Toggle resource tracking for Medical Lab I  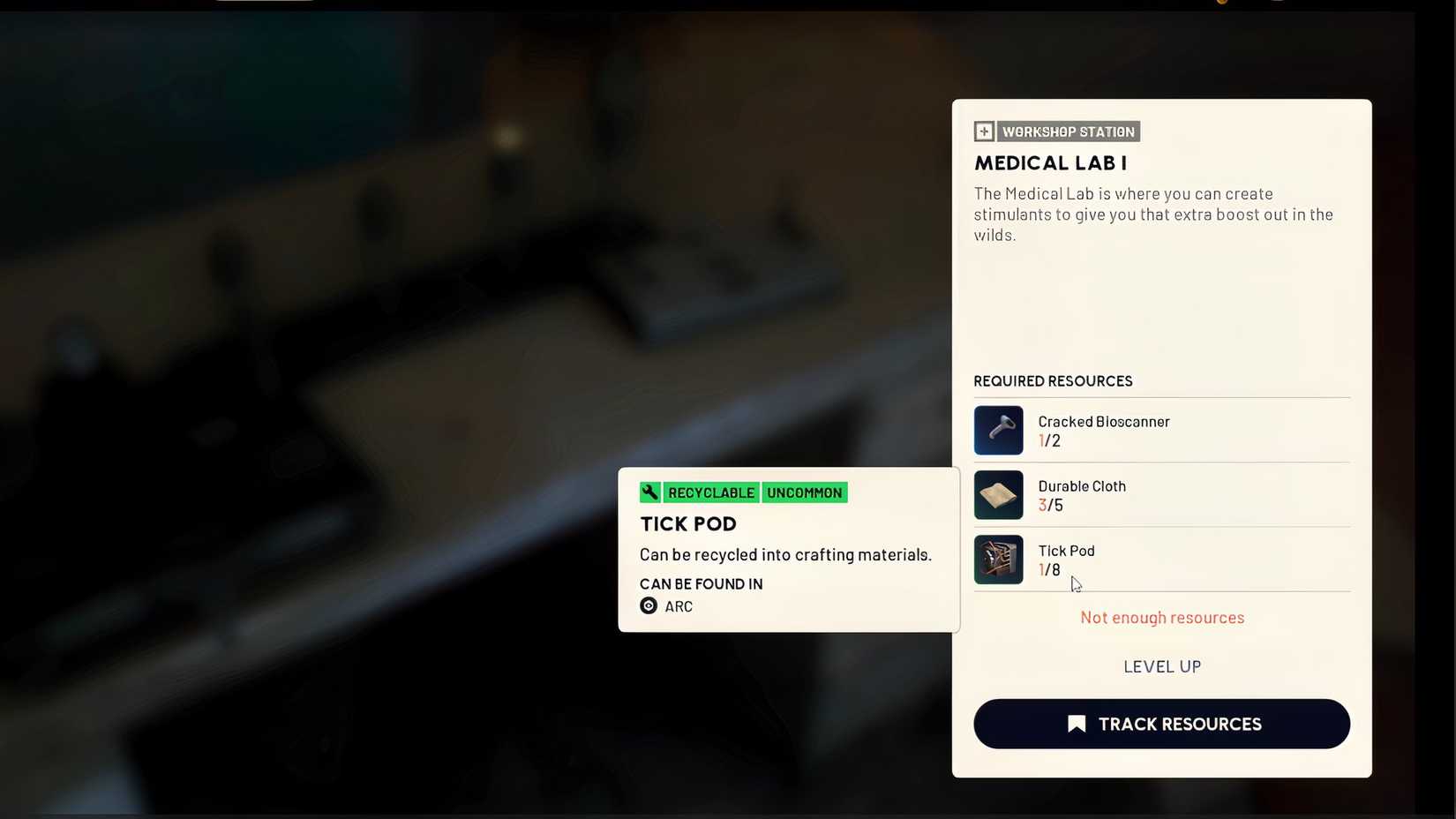point(1161,724)
